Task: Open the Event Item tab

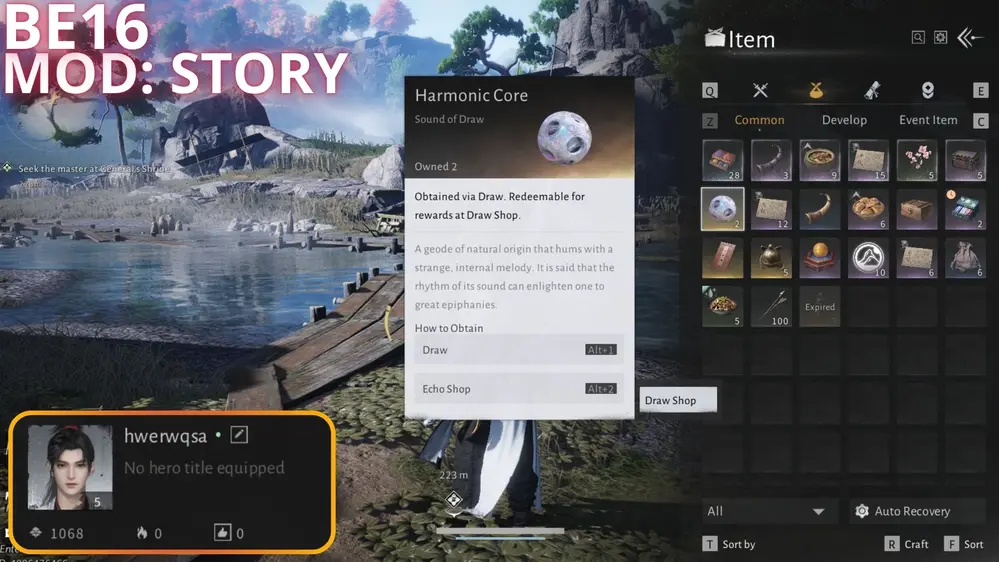Action: [928, 120]
